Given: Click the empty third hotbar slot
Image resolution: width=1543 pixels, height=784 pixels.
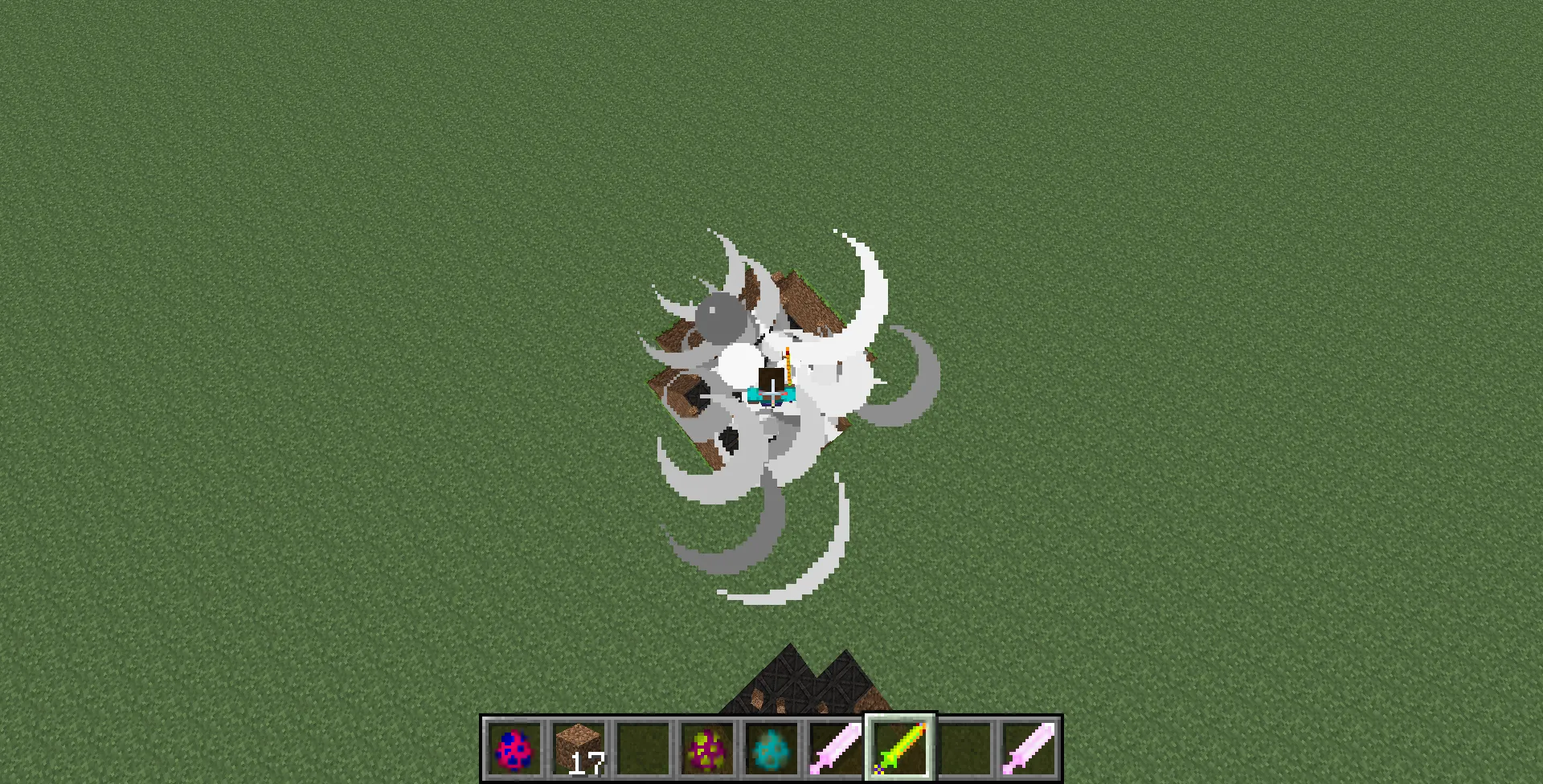Looking at the screenshot, I should [643, 749].
